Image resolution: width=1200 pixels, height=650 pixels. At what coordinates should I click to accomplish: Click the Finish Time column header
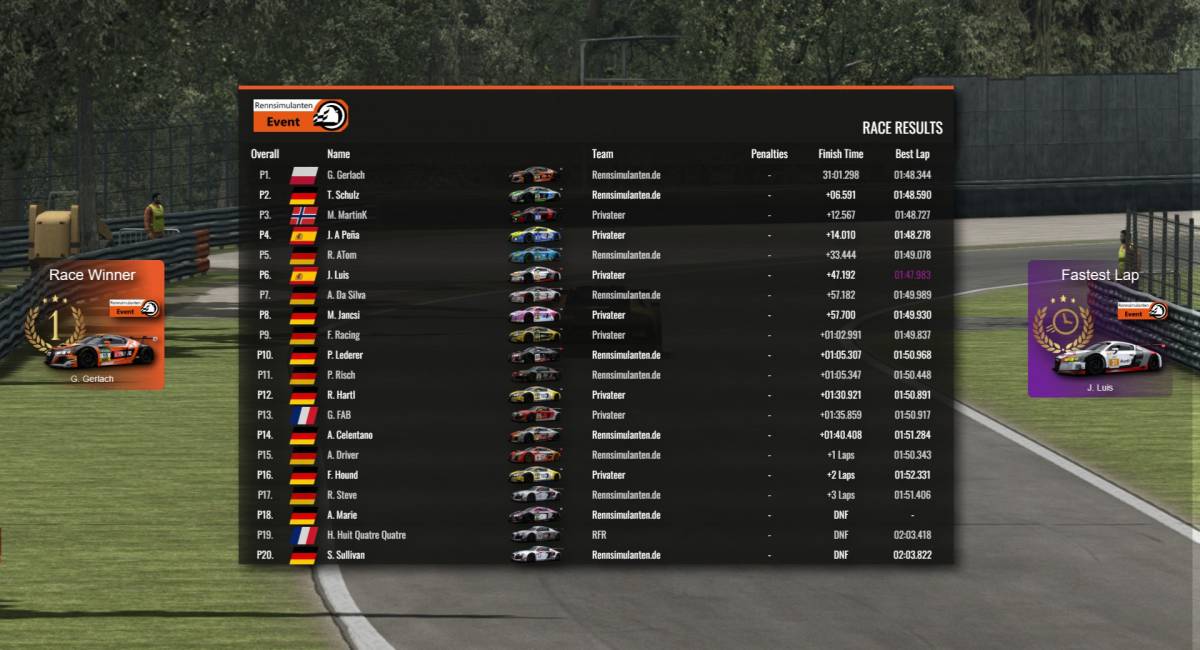pyautogui.click(x=840, y=154)
